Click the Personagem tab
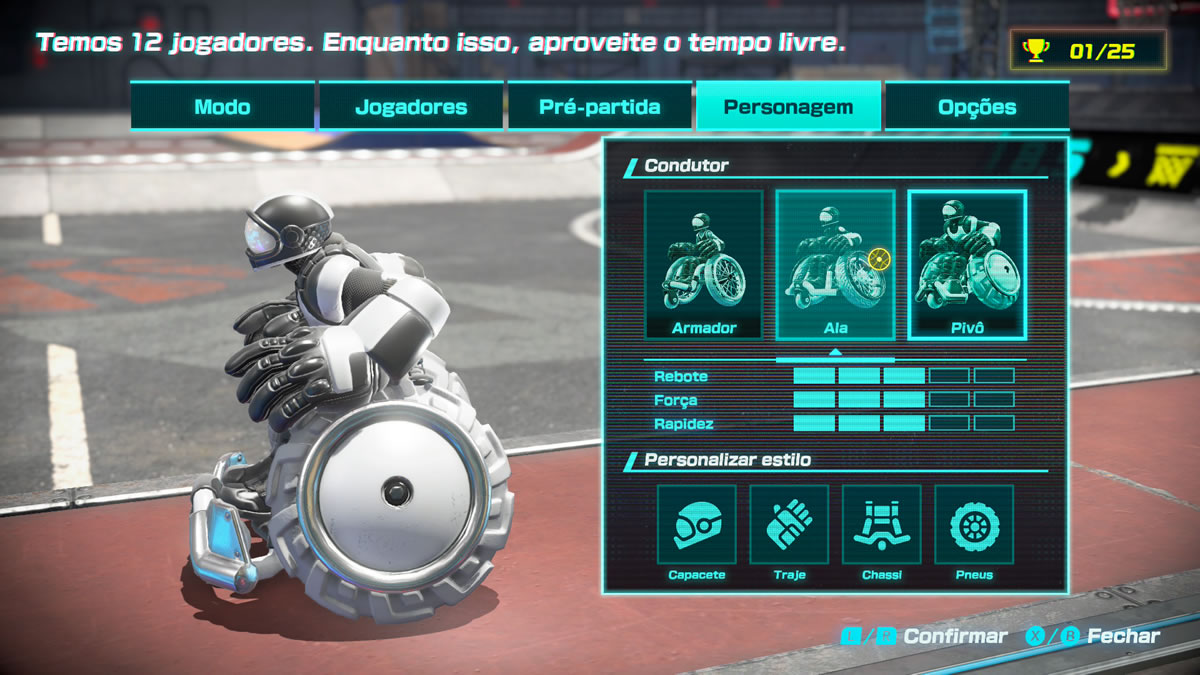1200x675 pixels. pos(788,107)
